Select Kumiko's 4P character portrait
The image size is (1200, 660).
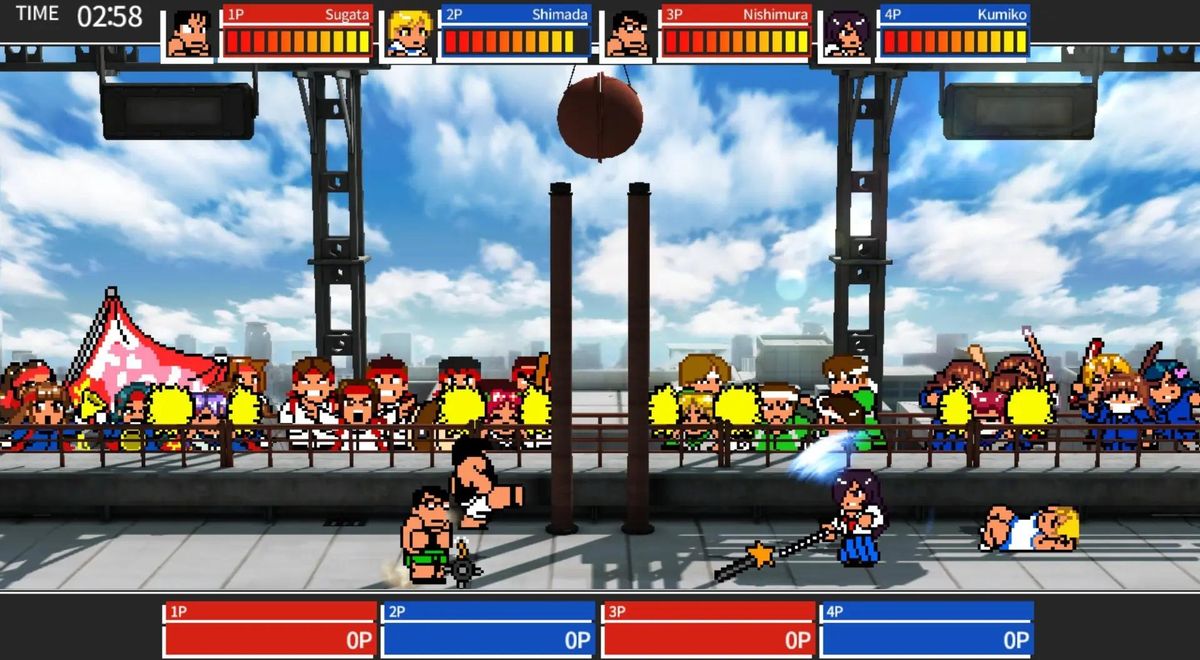(x=846, y=34)
